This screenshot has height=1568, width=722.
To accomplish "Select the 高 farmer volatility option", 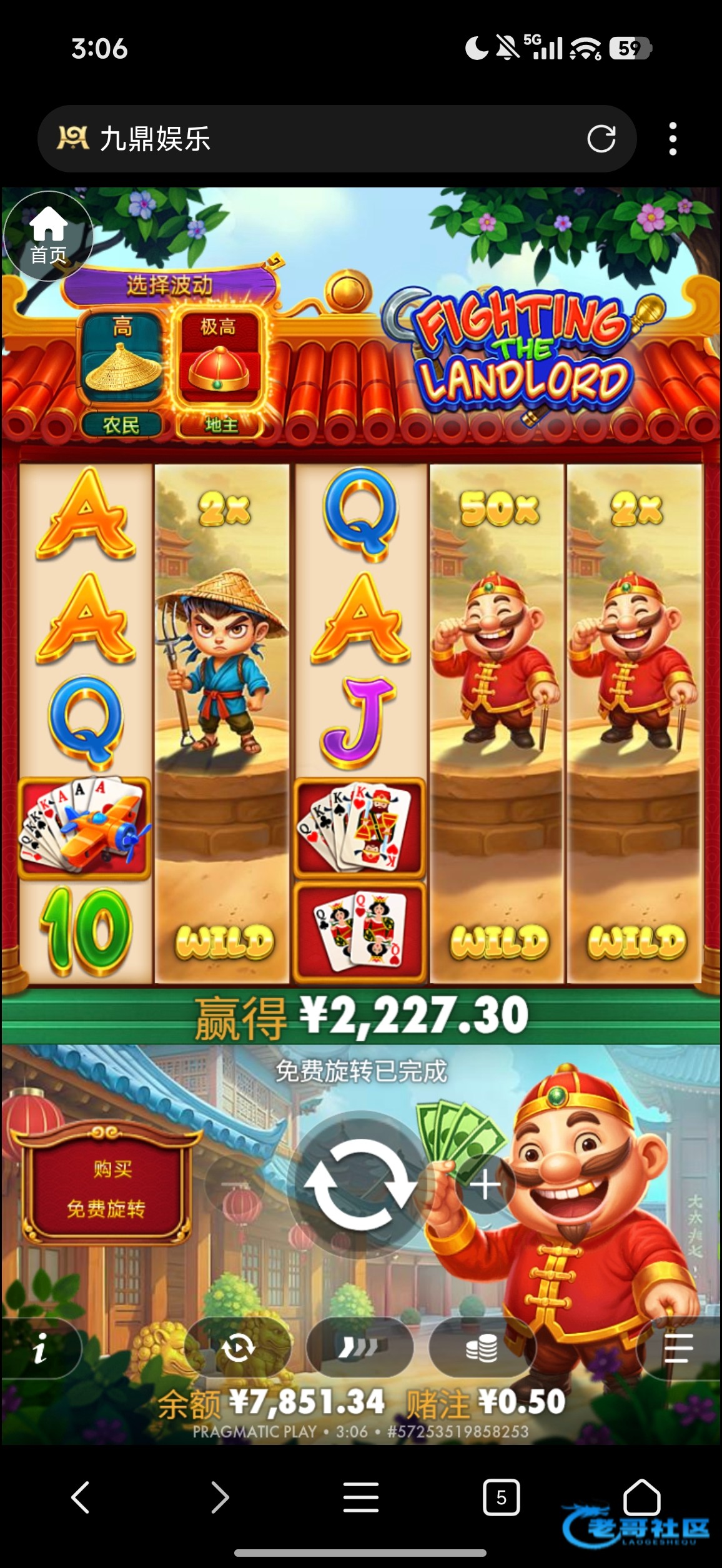I will (122, 372).
